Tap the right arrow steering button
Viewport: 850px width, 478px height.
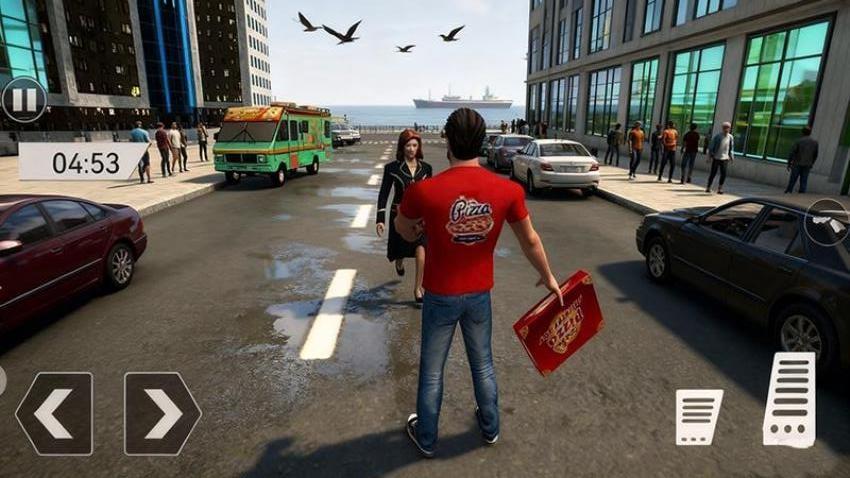[x=162, y=414]
